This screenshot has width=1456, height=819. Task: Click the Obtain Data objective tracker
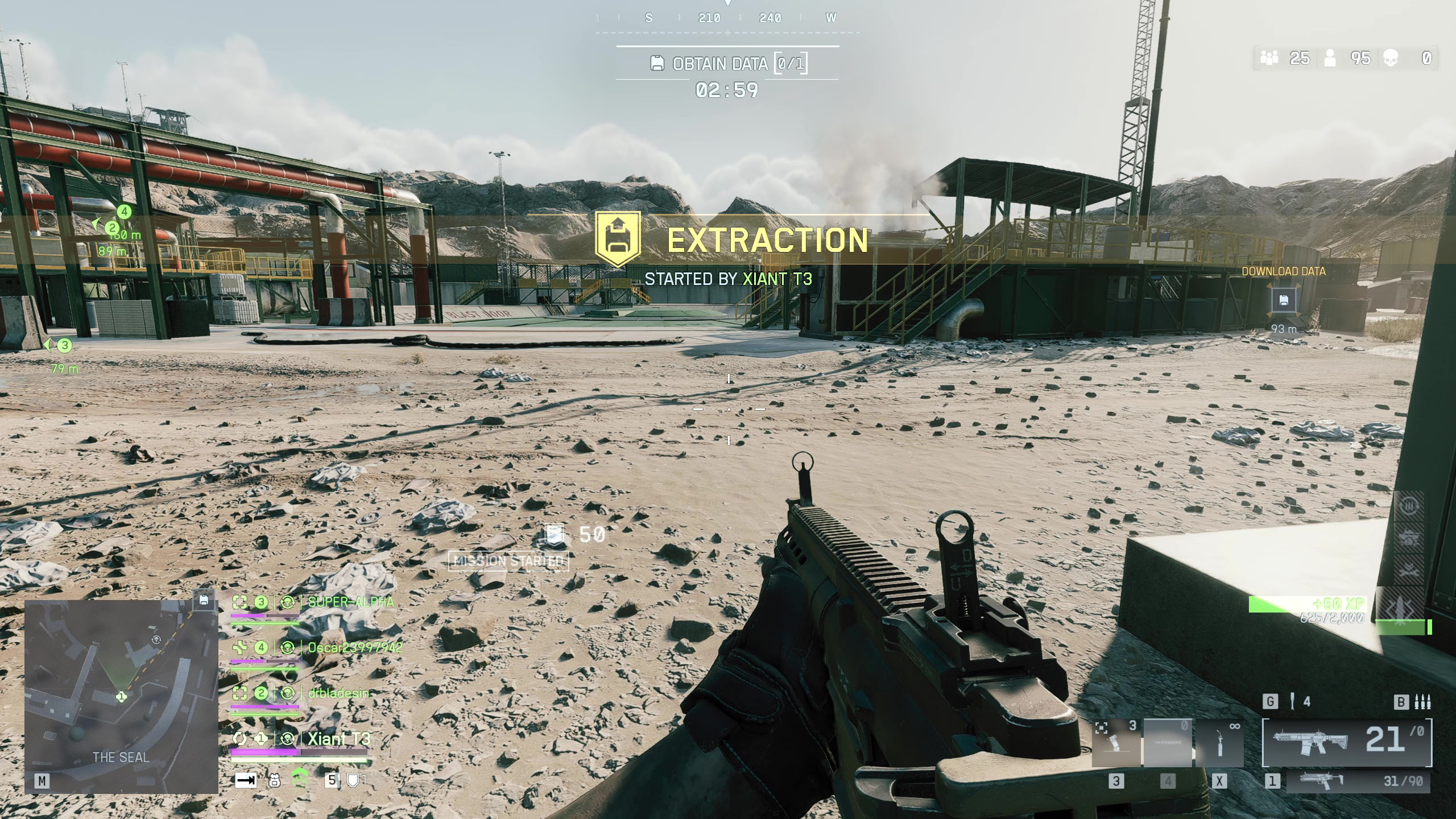point(727,64)
